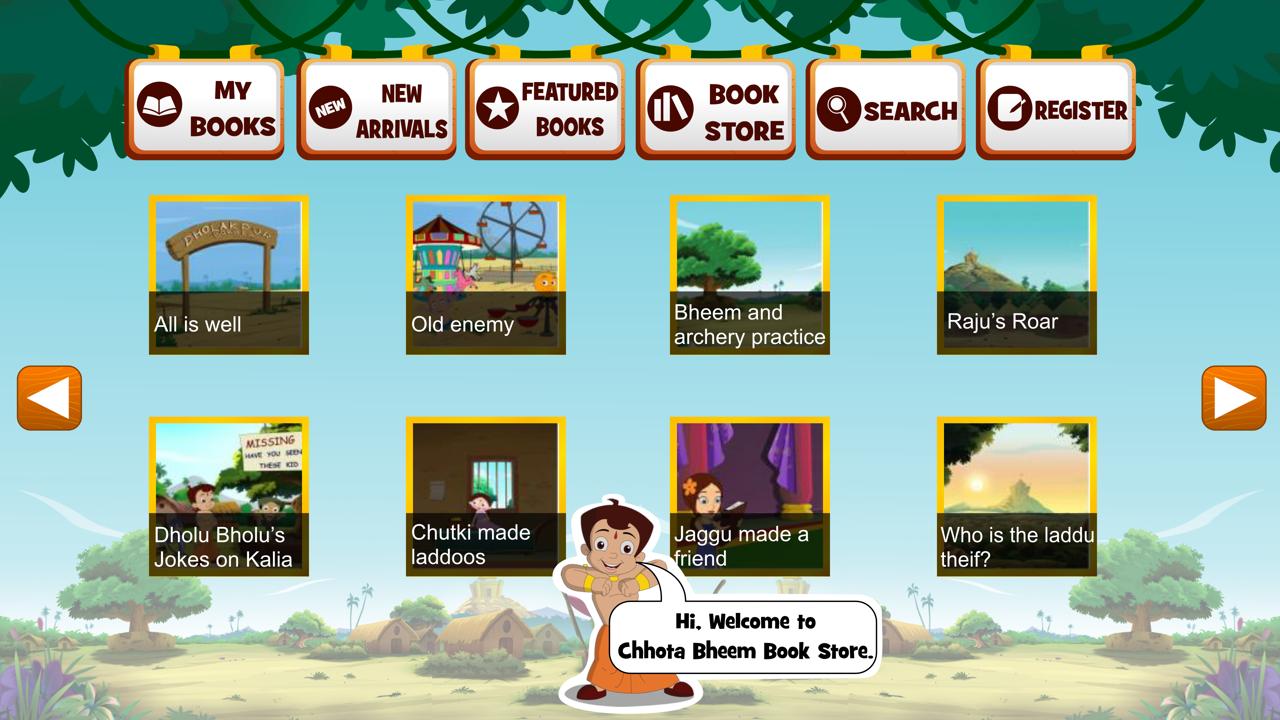Switch to the Featured Books tab
The height and width of the screenshot is (720, 1280).
546,107
